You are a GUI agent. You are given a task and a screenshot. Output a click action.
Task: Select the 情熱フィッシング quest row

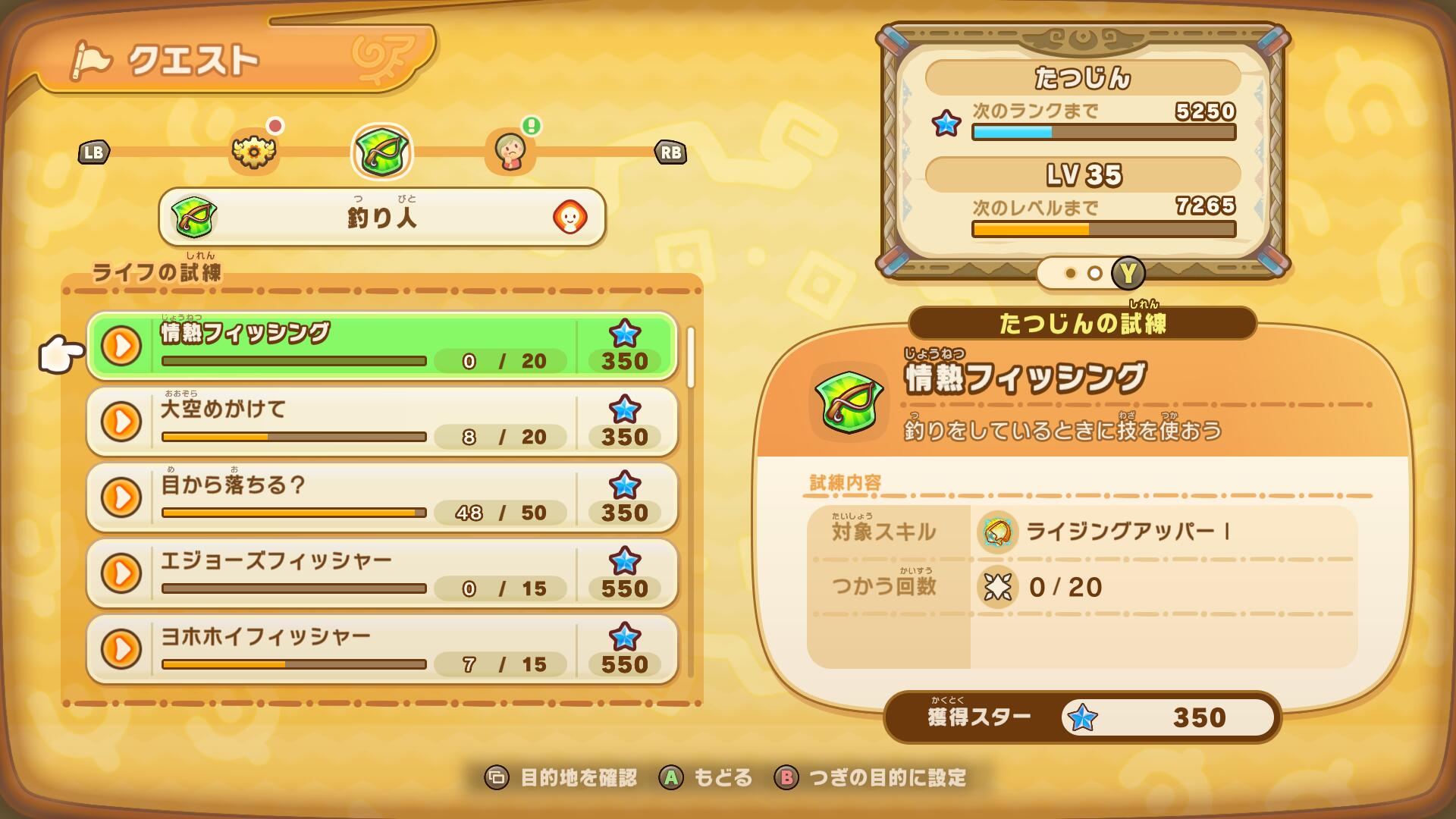[381, 346]
